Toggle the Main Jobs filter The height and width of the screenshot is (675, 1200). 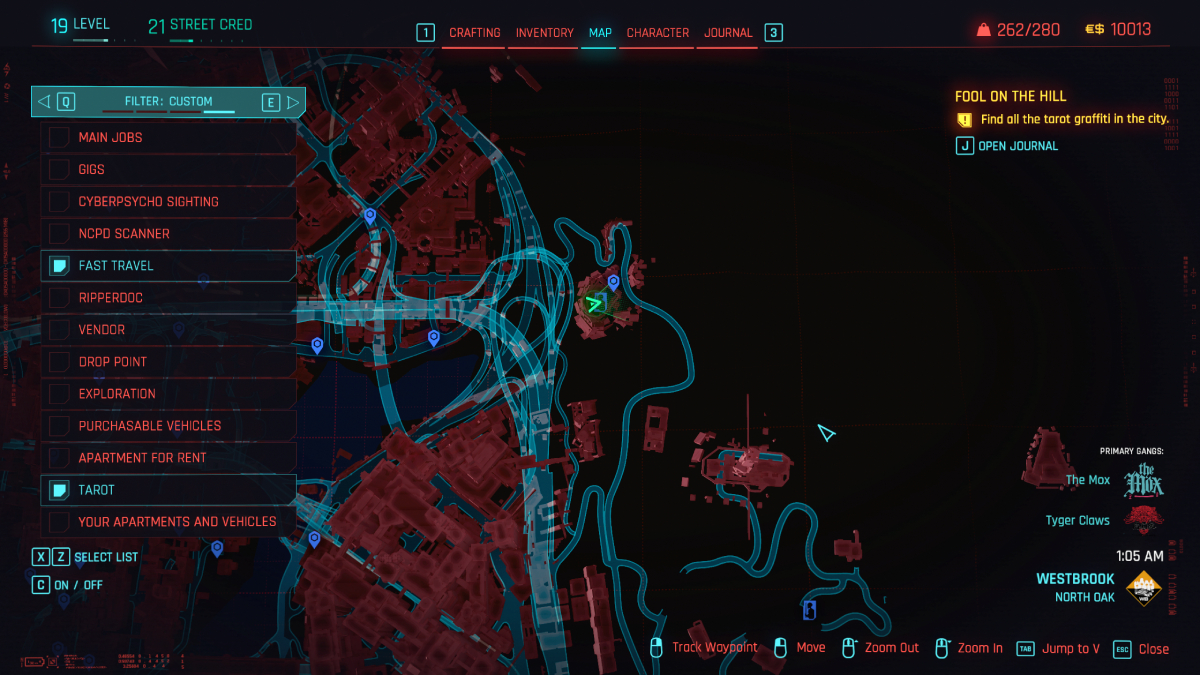(60, 137)
